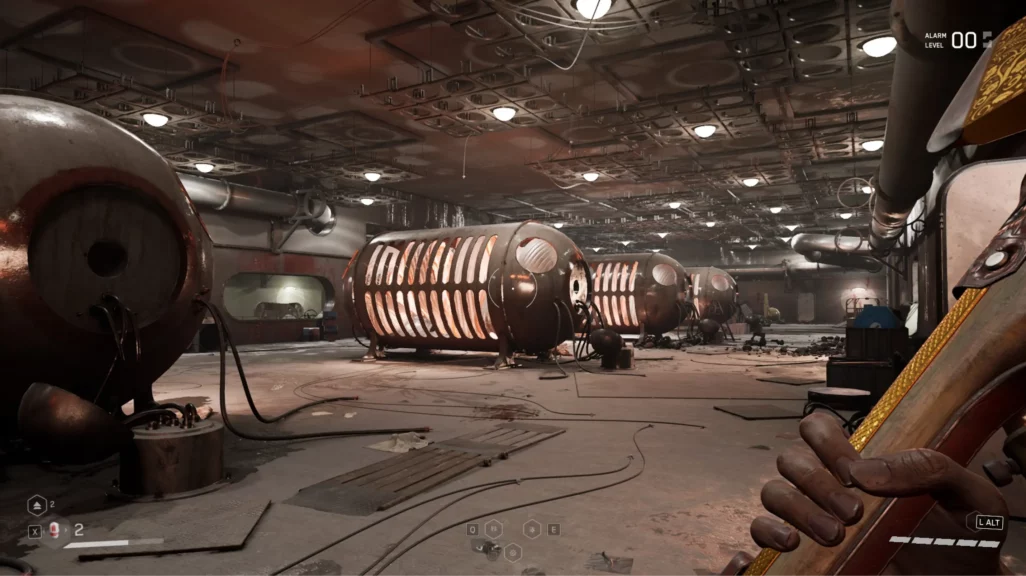This screenshot has width=1026, height=576.
Task: Click the hexagon icon with upward arrow
Action: coord(37,506)
